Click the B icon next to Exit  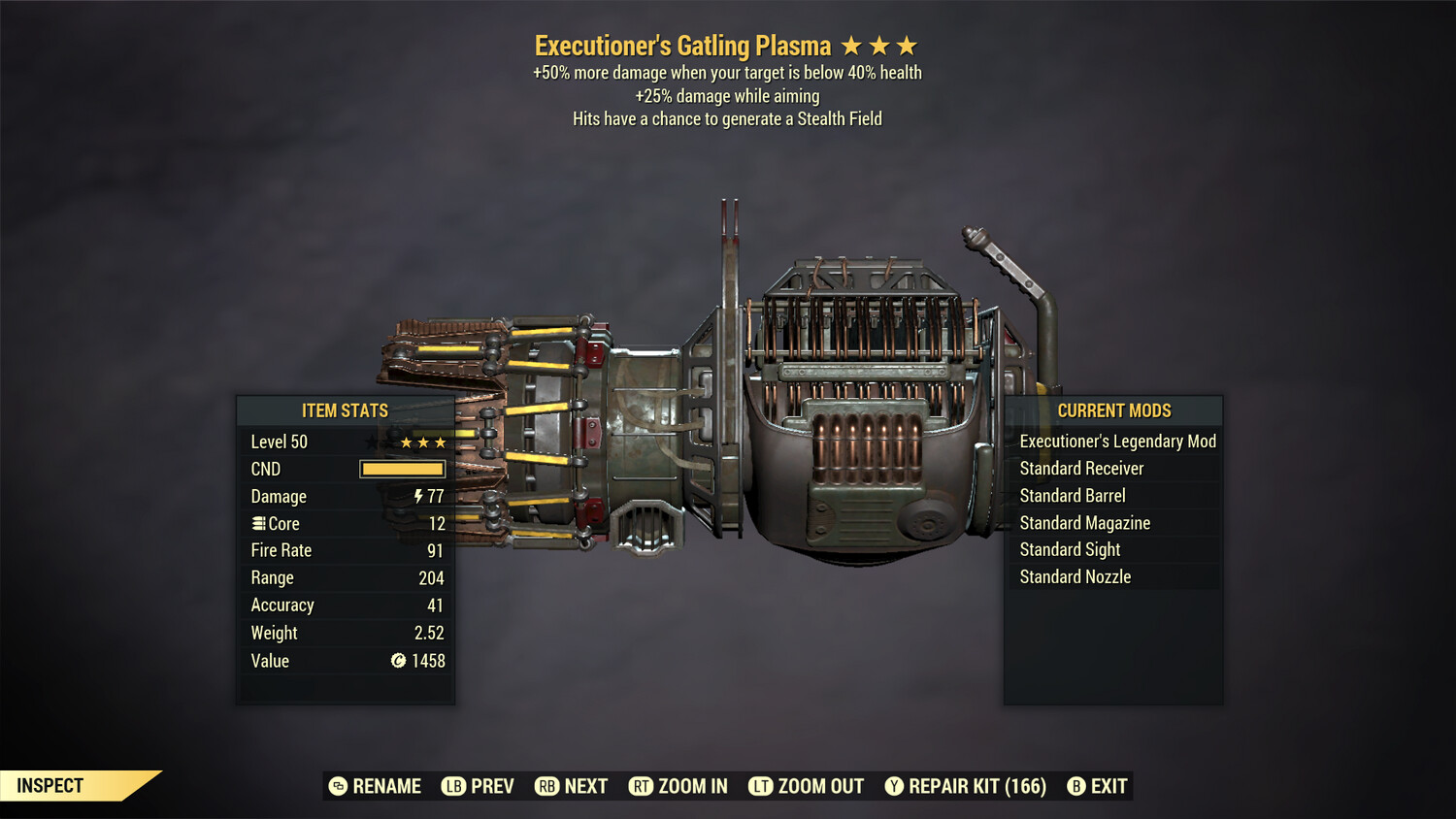pos(1075,786)
